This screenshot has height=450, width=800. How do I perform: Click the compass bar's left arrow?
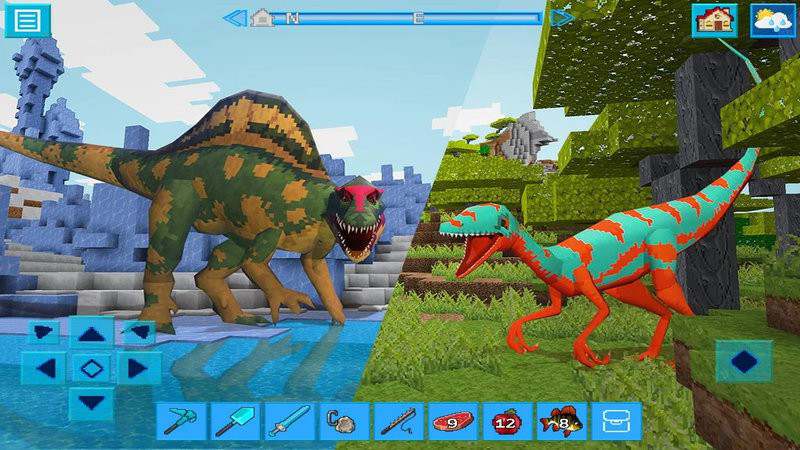coord(234,17)
